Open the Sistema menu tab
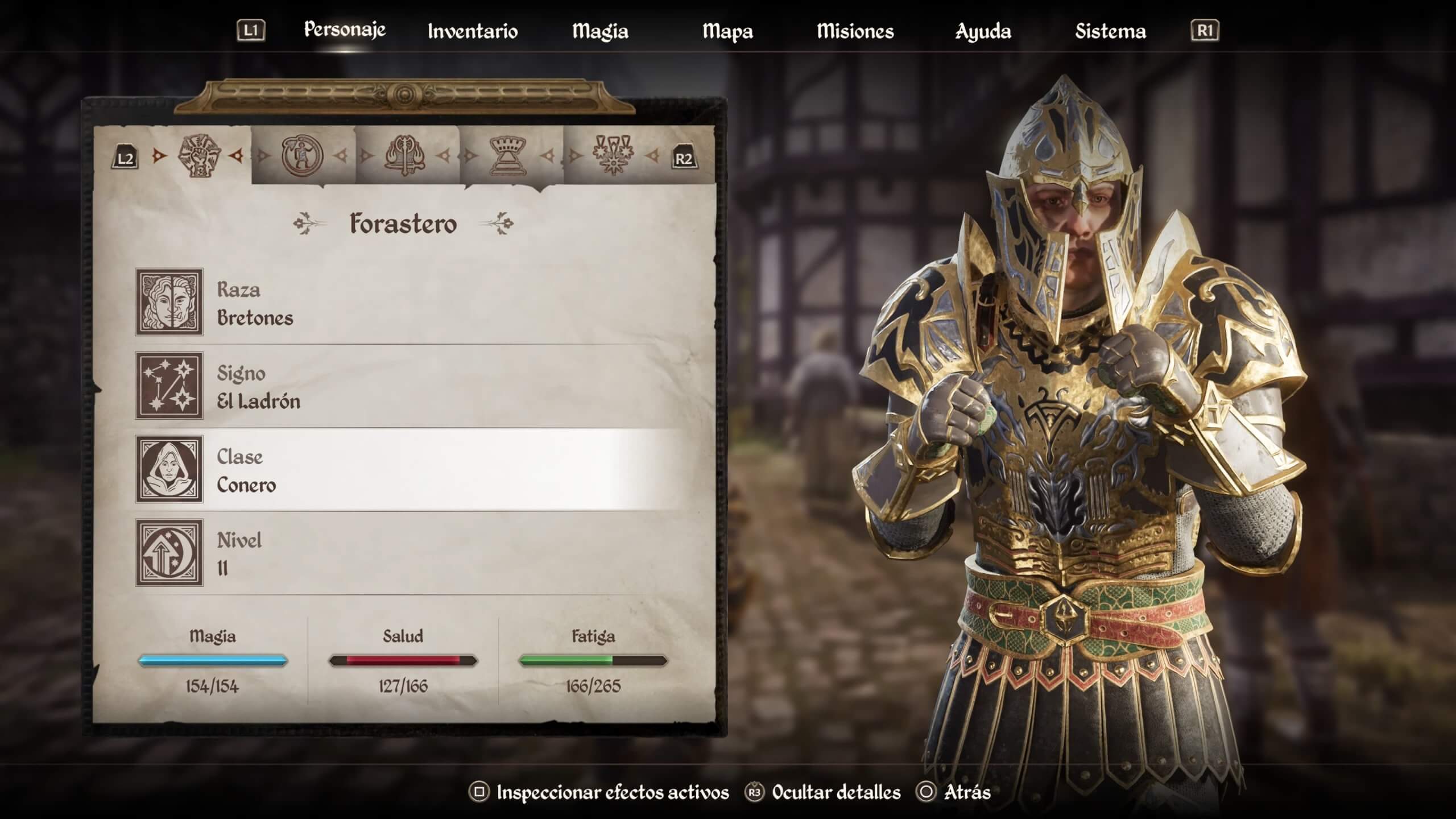The height and width of the screenshot is (819, 1456). coord(1110,31)
